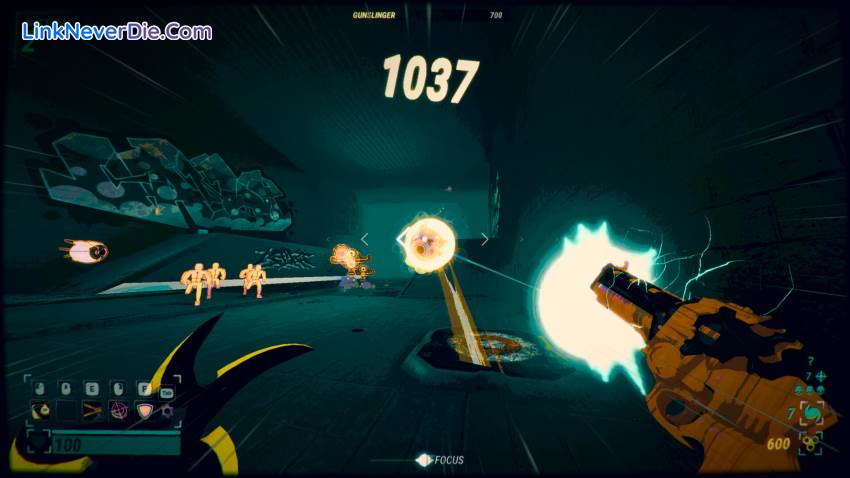
Task: Open the LinkNeverDie.Com watermark link
Action: pos(116,31)
